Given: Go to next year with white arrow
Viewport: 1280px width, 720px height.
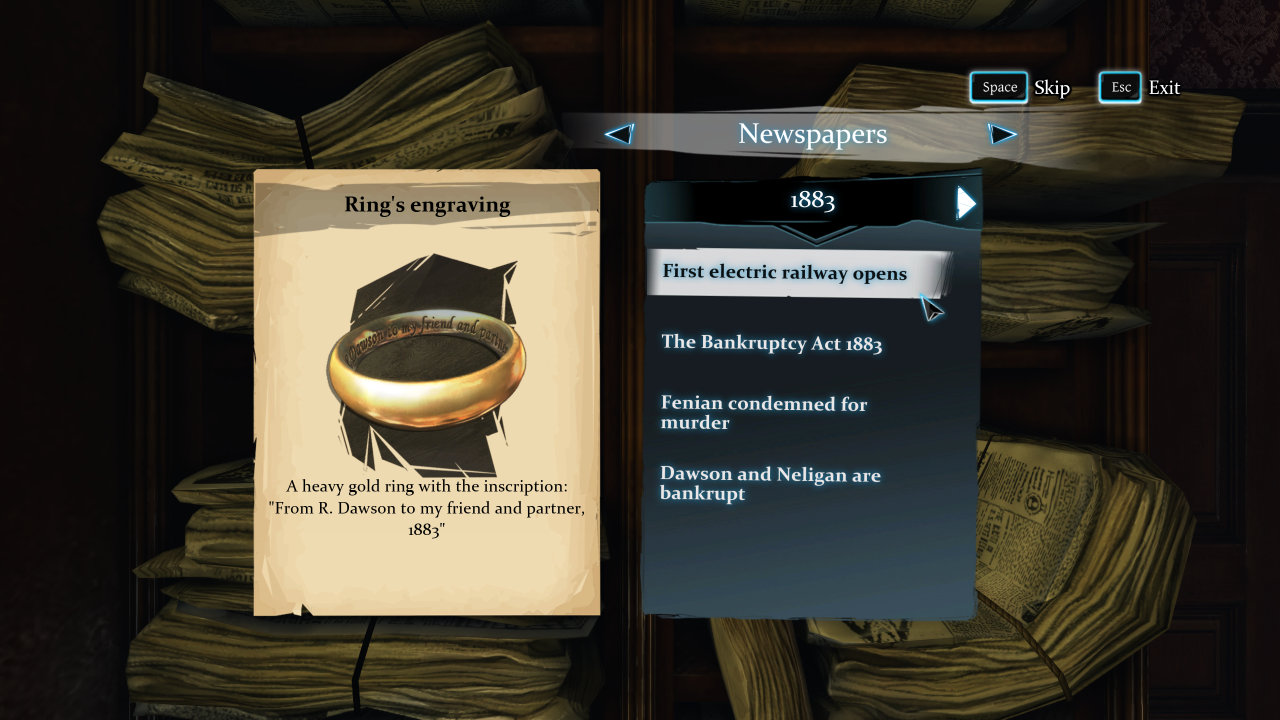Looking at the screenshot, I should click(965, 202).
